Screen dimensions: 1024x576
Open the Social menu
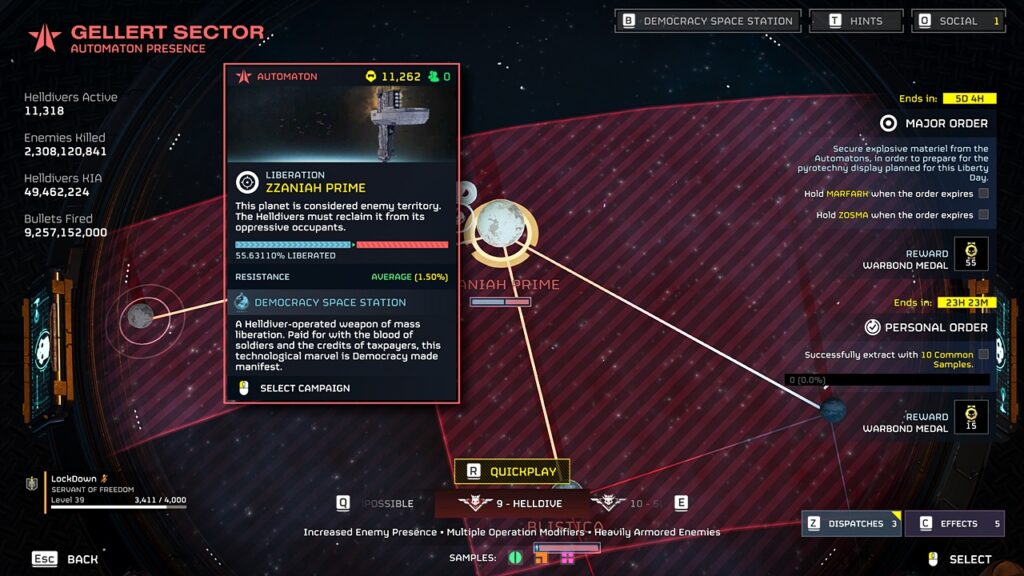tap(958, 21)
